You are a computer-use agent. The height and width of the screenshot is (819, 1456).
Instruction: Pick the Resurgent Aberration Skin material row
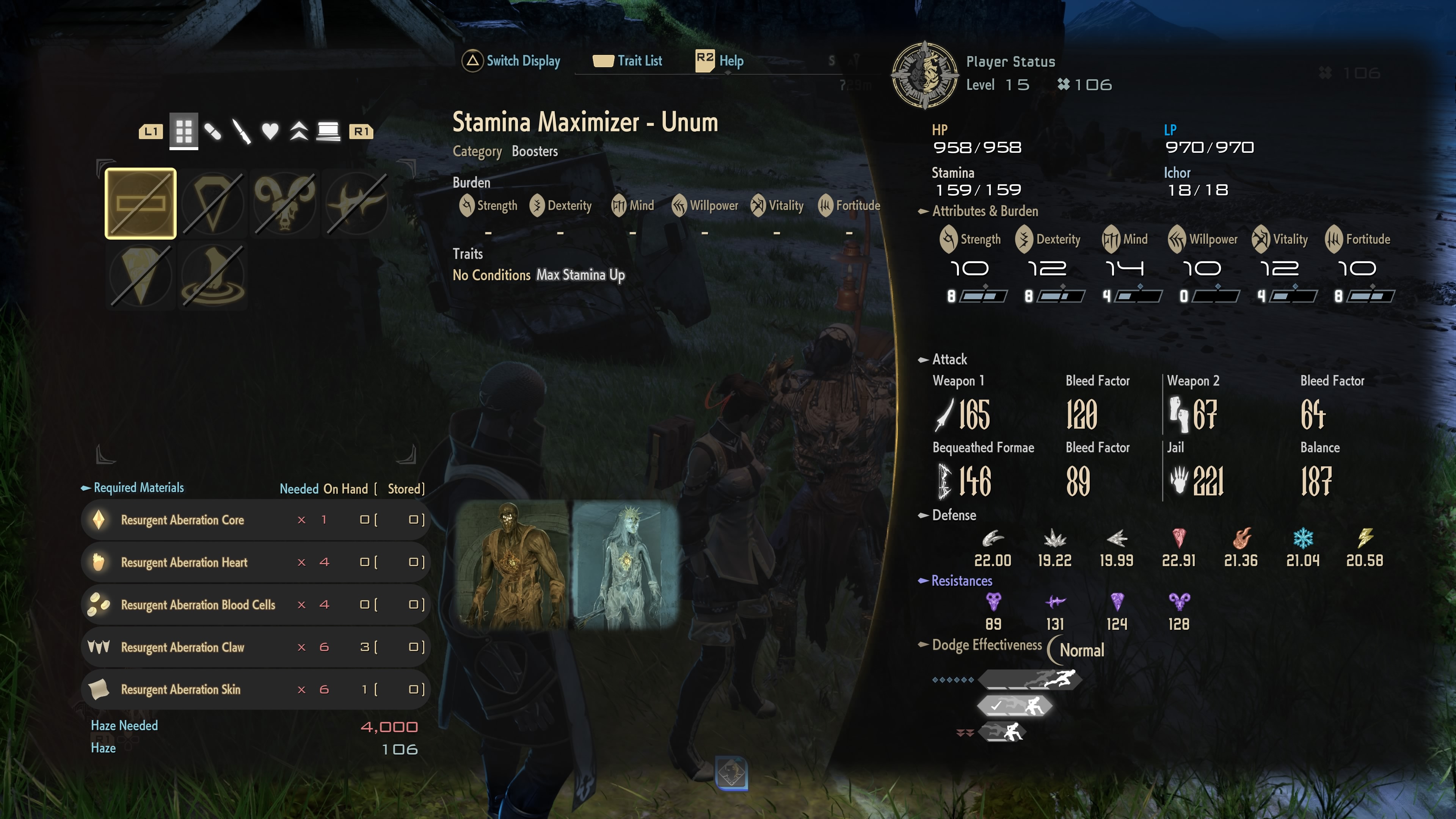pos(256,690)
